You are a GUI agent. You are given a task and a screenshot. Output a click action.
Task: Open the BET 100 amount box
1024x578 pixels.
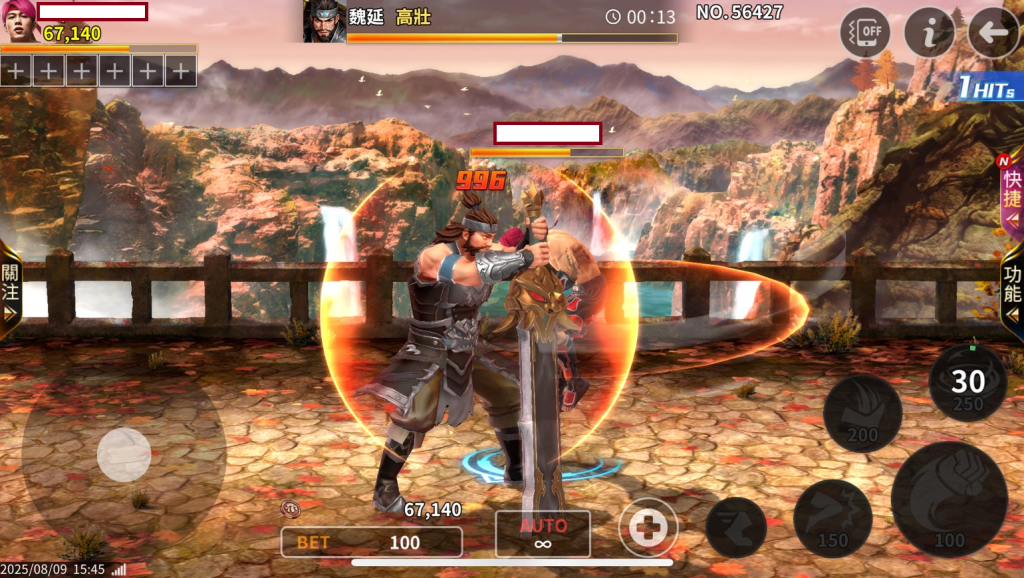pyautogui.click(x=371, y=542)
